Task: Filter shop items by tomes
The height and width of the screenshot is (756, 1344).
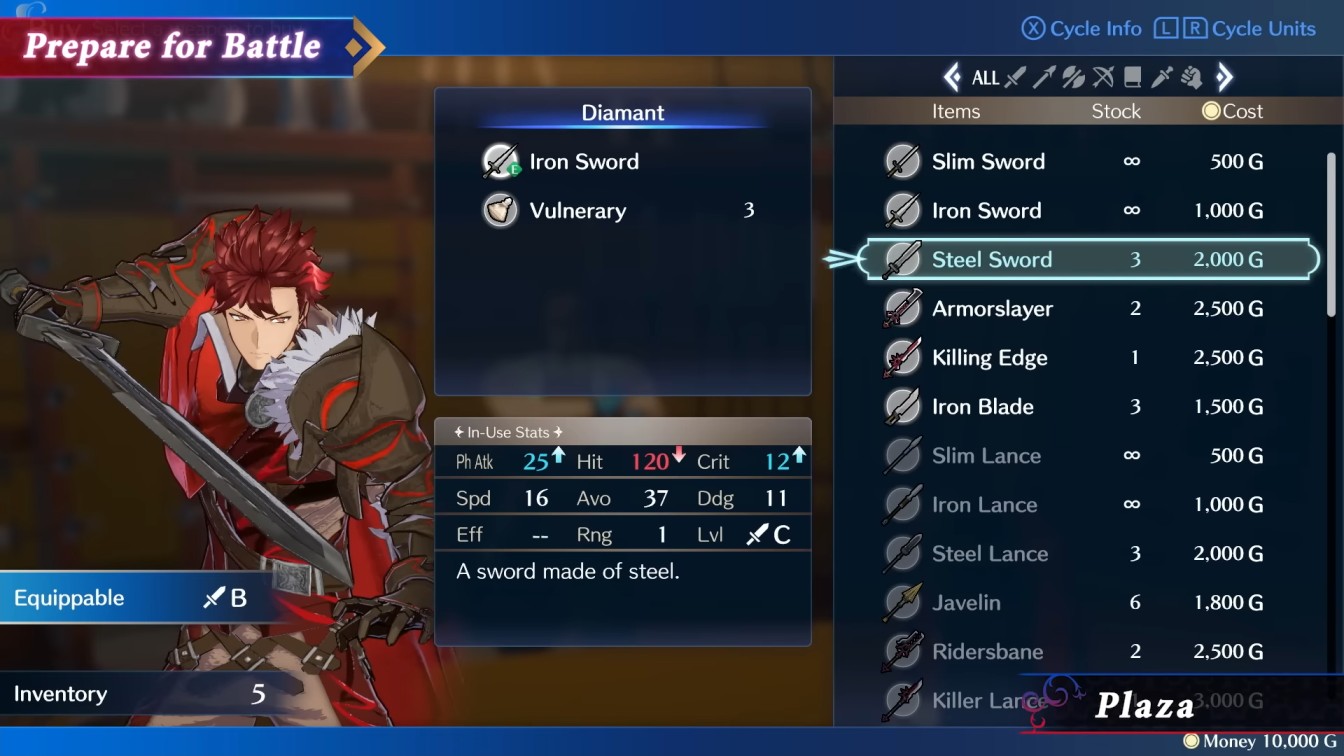Action: click(1131, 77)
